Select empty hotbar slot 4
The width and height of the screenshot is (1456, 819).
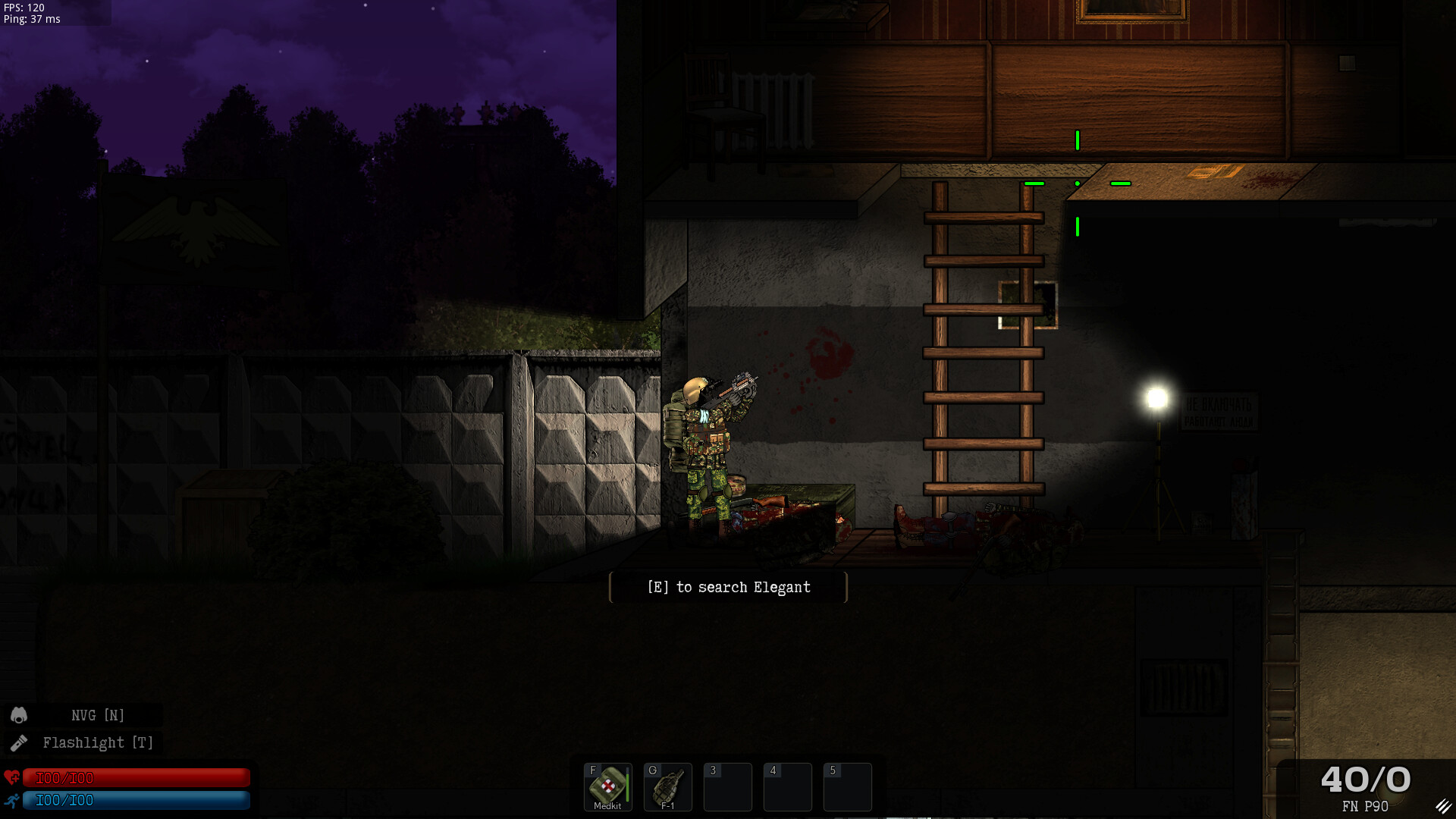787,787
